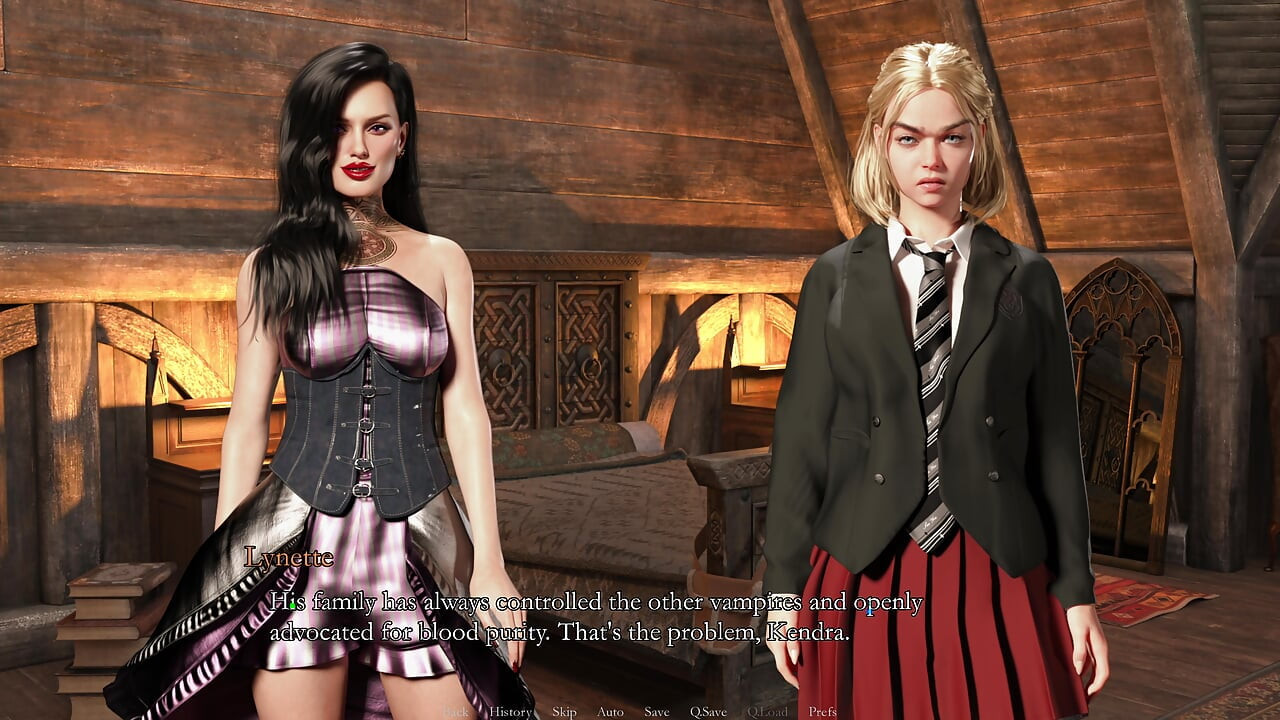Click the quick menu bar
Viewport: 1280px width, 720px height.
pyautogui.click(x=640, y=712)
